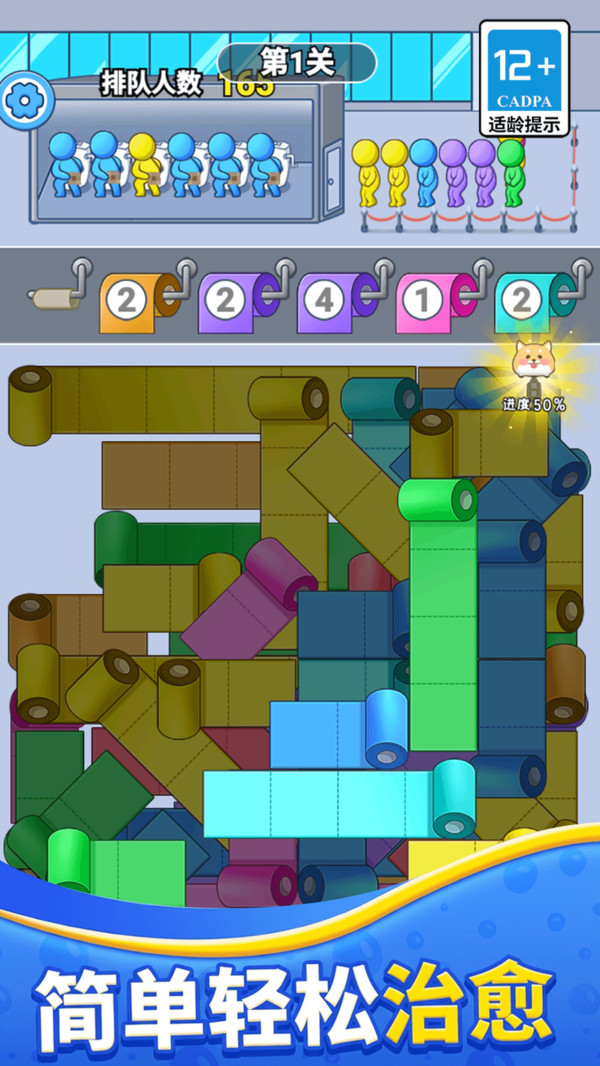600x1066 pixels.
Task: Tap the empty grey roll holder
Action: pyautogui.click(x=52, y=297)
